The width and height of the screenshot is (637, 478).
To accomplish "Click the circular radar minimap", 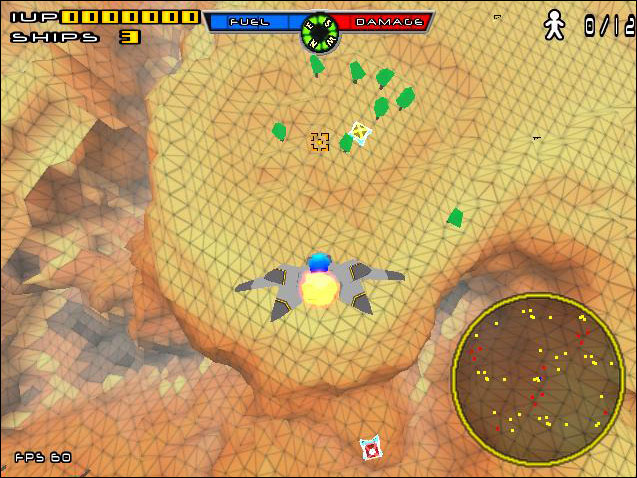I will coord(538,381).
